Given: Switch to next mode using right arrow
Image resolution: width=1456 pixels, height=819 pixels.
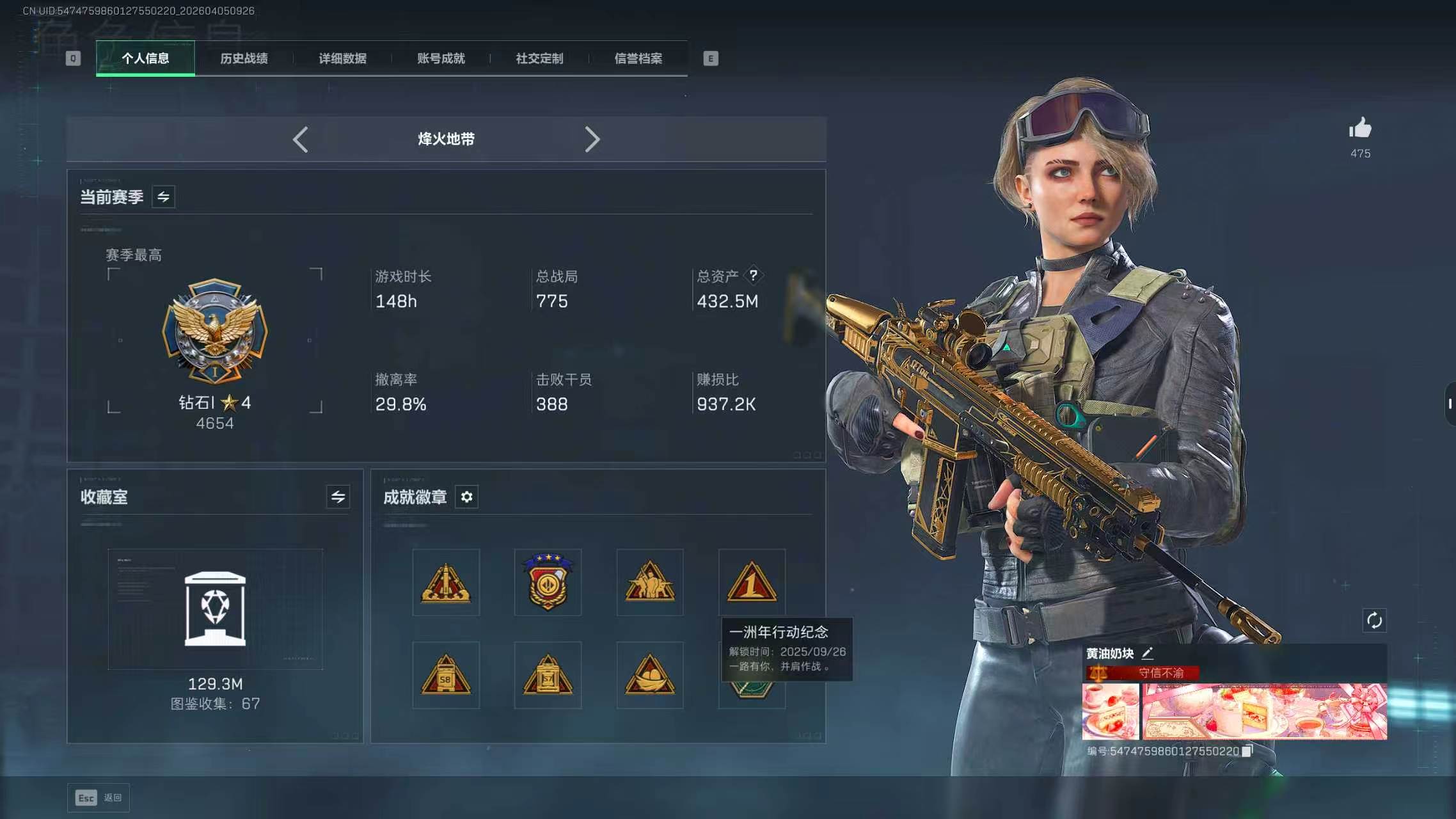Looking at the screenshot, I should point(592,139).
